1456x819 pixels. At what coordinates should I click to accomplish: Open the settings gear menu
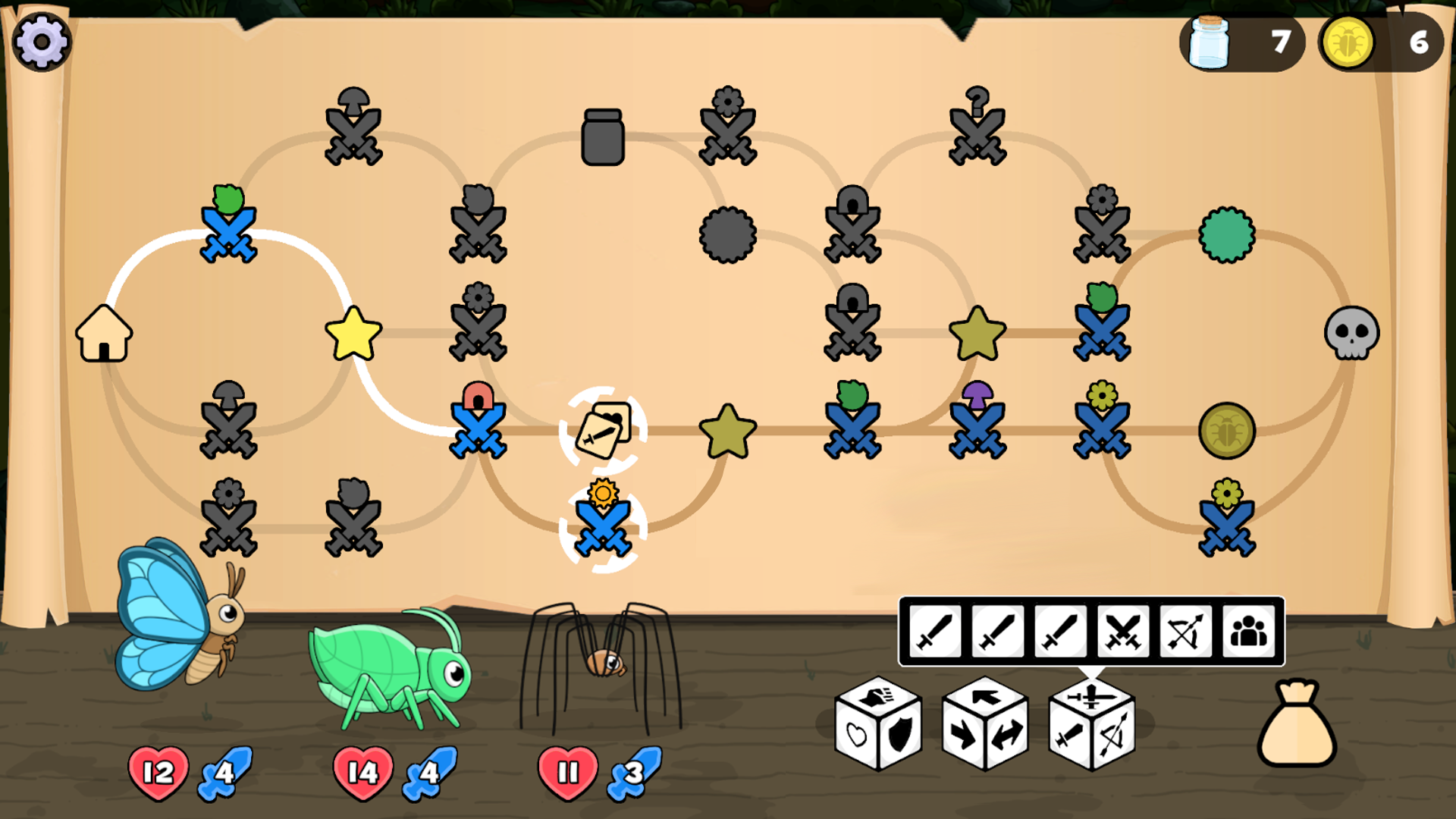point(42,42)
